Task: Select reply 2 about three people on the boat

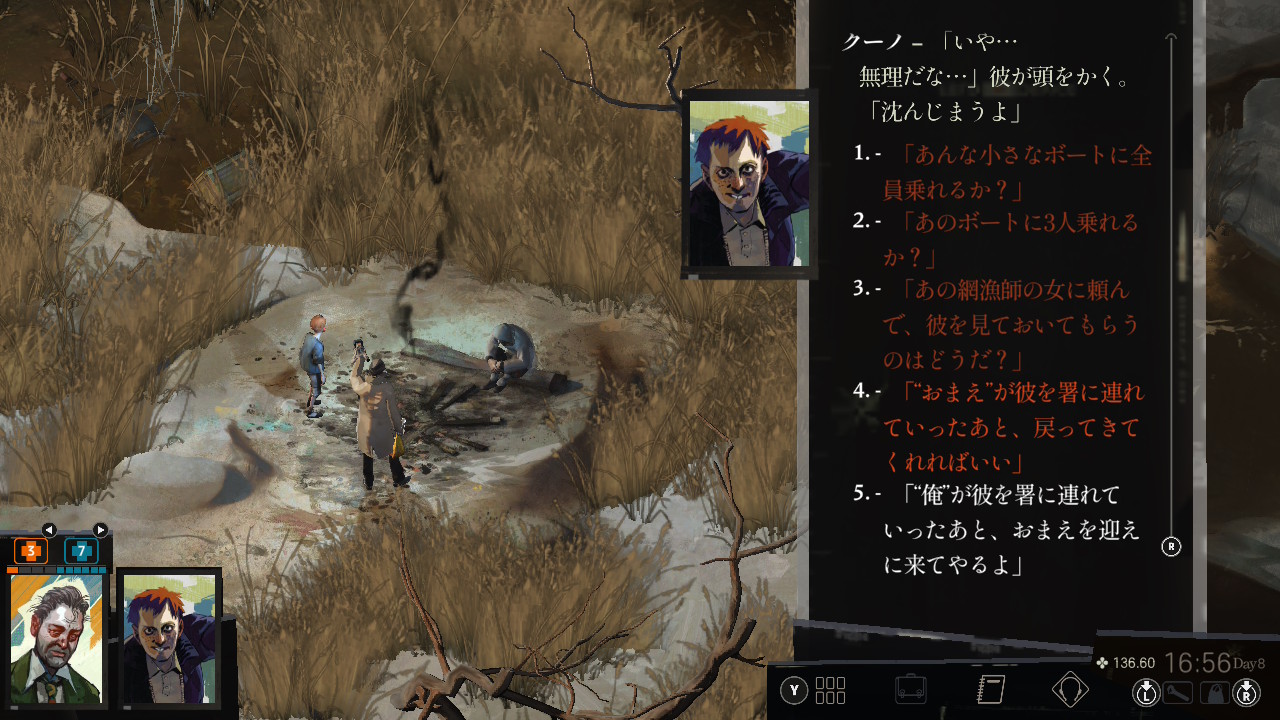Action: [1008, 238]
